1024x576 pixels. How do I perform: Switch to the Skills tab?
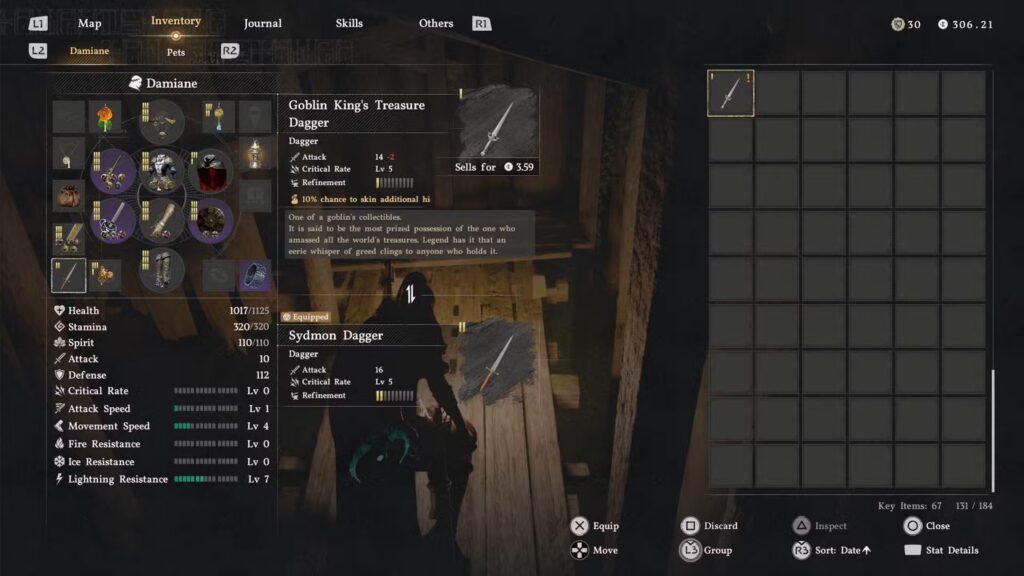click(x=349, y=23)
